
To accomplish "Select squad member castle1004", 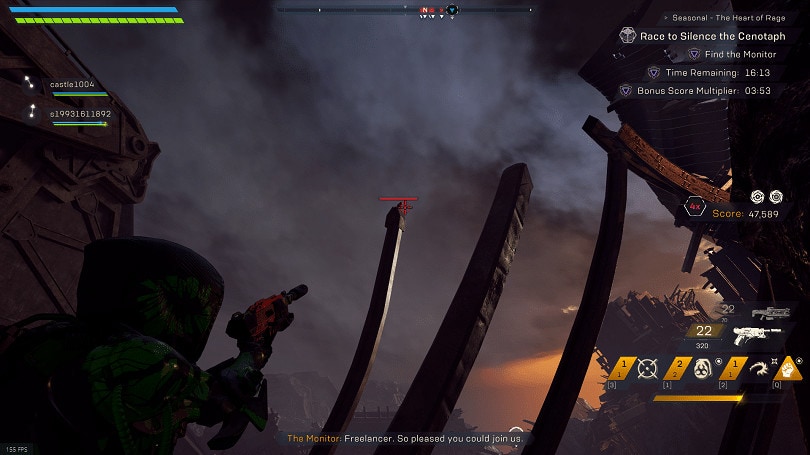I will [x=73, y=84].
